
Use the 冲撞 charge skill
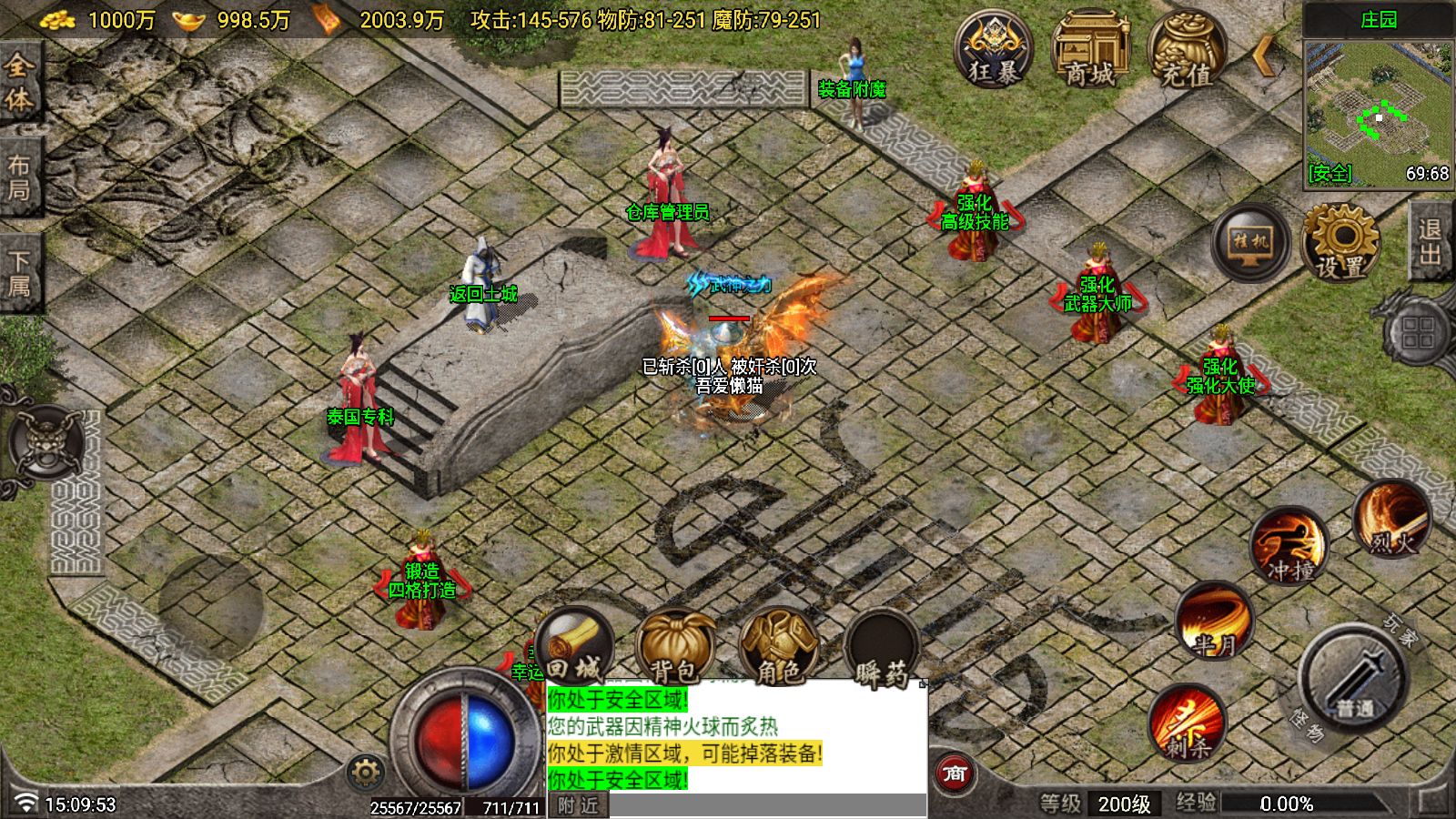click(x=1289, y=546)
